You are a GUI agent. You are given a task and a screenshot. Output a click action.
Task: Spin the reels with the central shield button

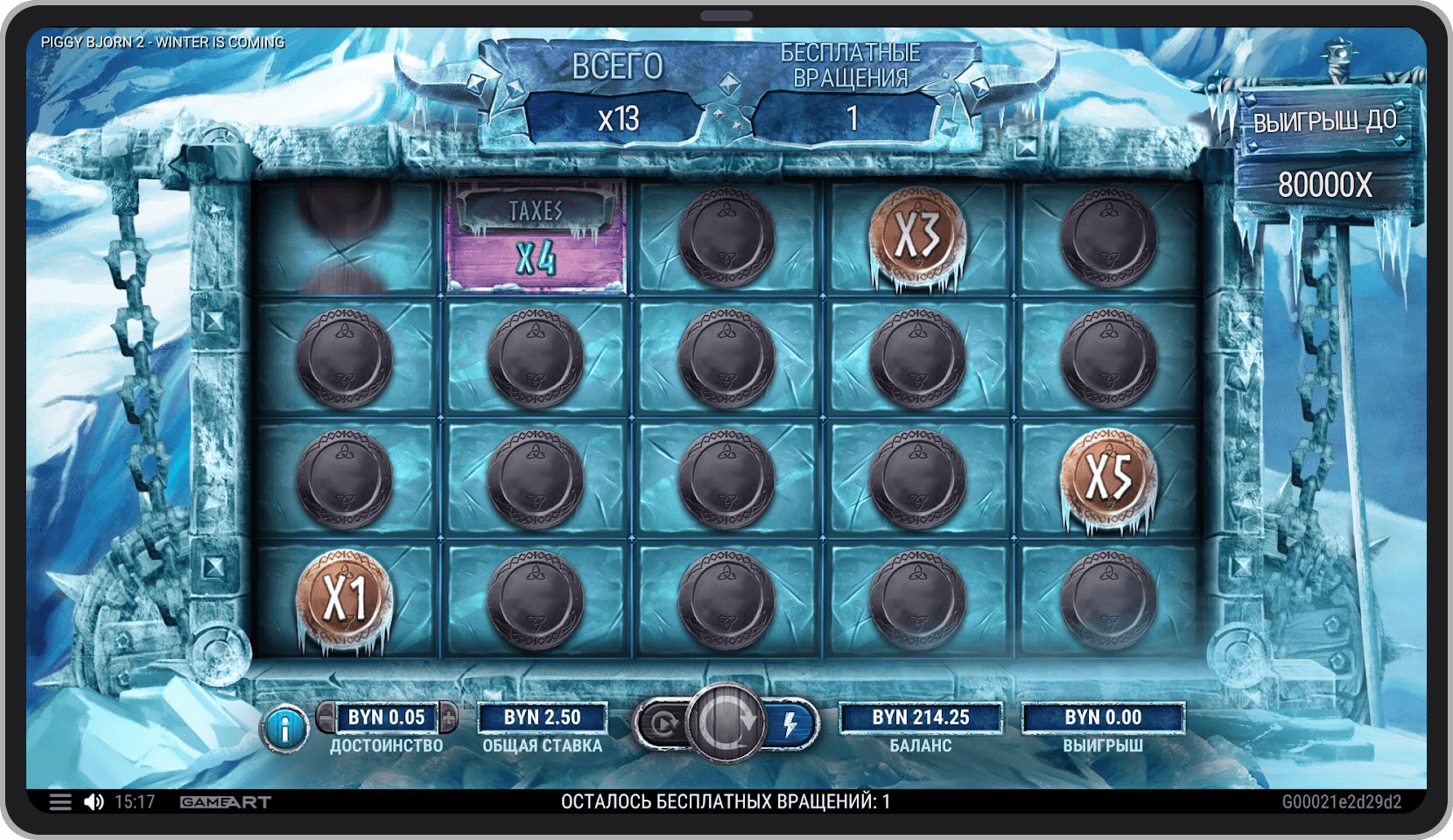click(726, 723)
